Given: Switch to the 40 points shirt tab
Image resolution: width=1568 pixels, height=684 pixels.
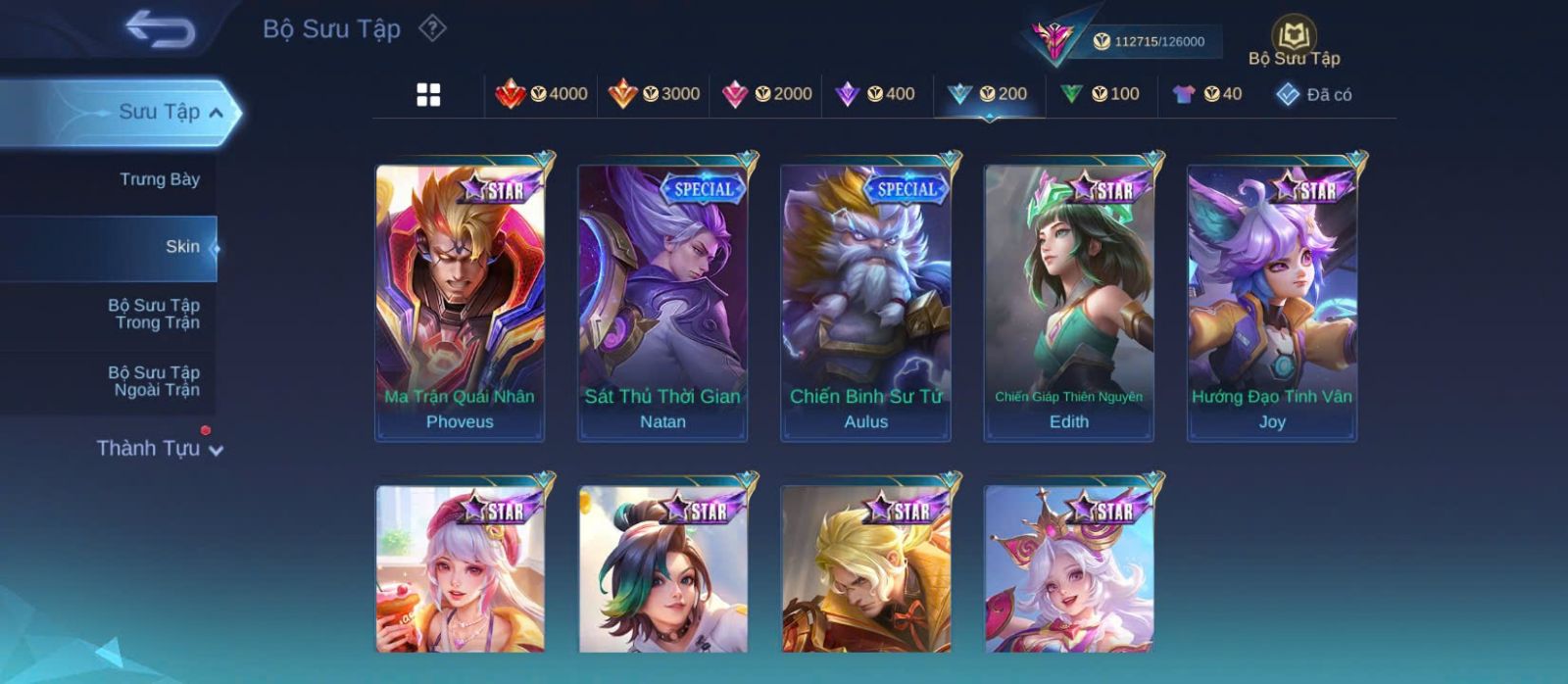Looking at the screenshot, I should (1207, 94).
